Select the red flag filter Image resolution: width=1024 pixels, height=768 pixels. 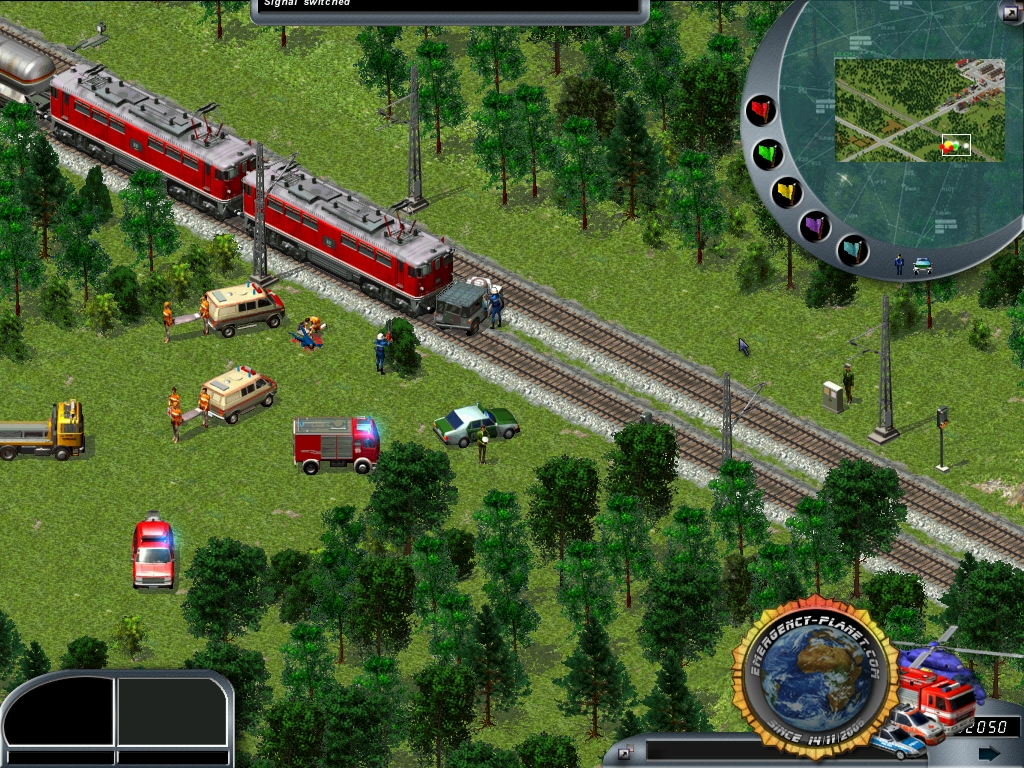click(761, 109)
